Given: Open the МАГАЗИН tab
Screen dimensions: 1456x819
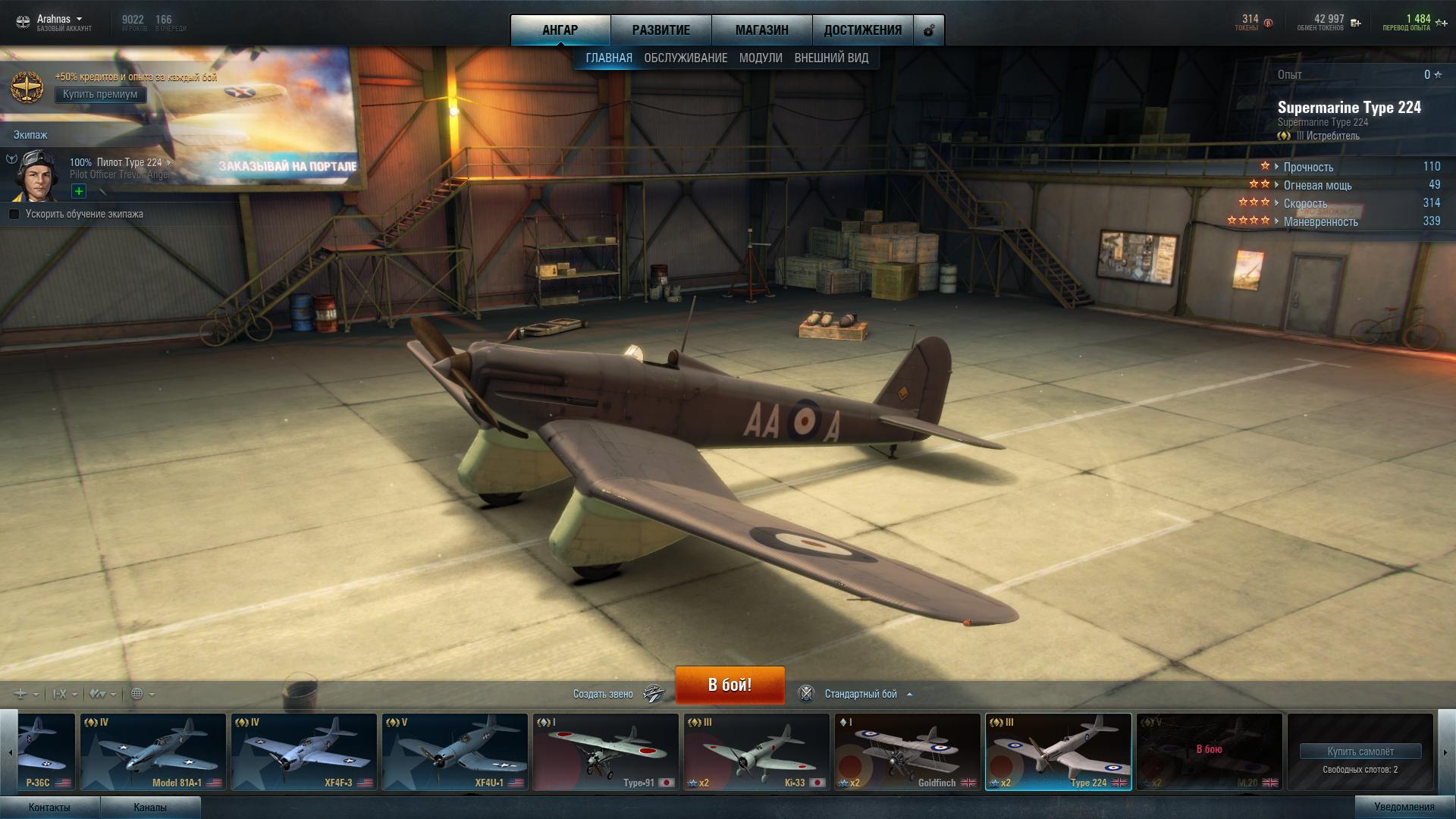Looking at the screenshot, I should pos(761,30).
